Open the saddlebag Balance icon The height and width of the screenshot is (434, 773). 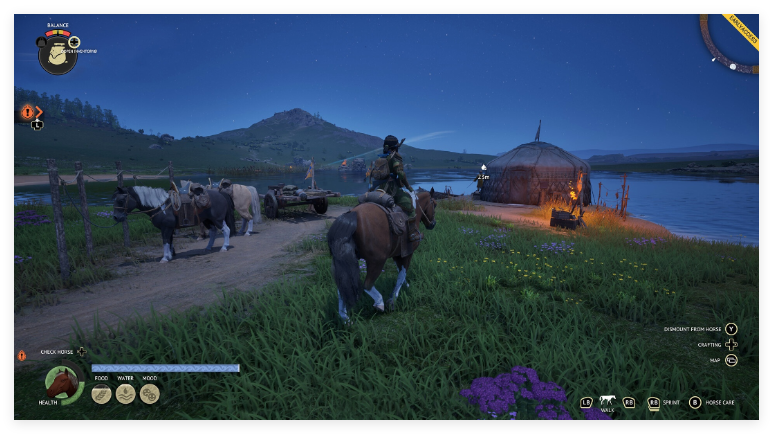pyautogui.click(x=56, y=54)
